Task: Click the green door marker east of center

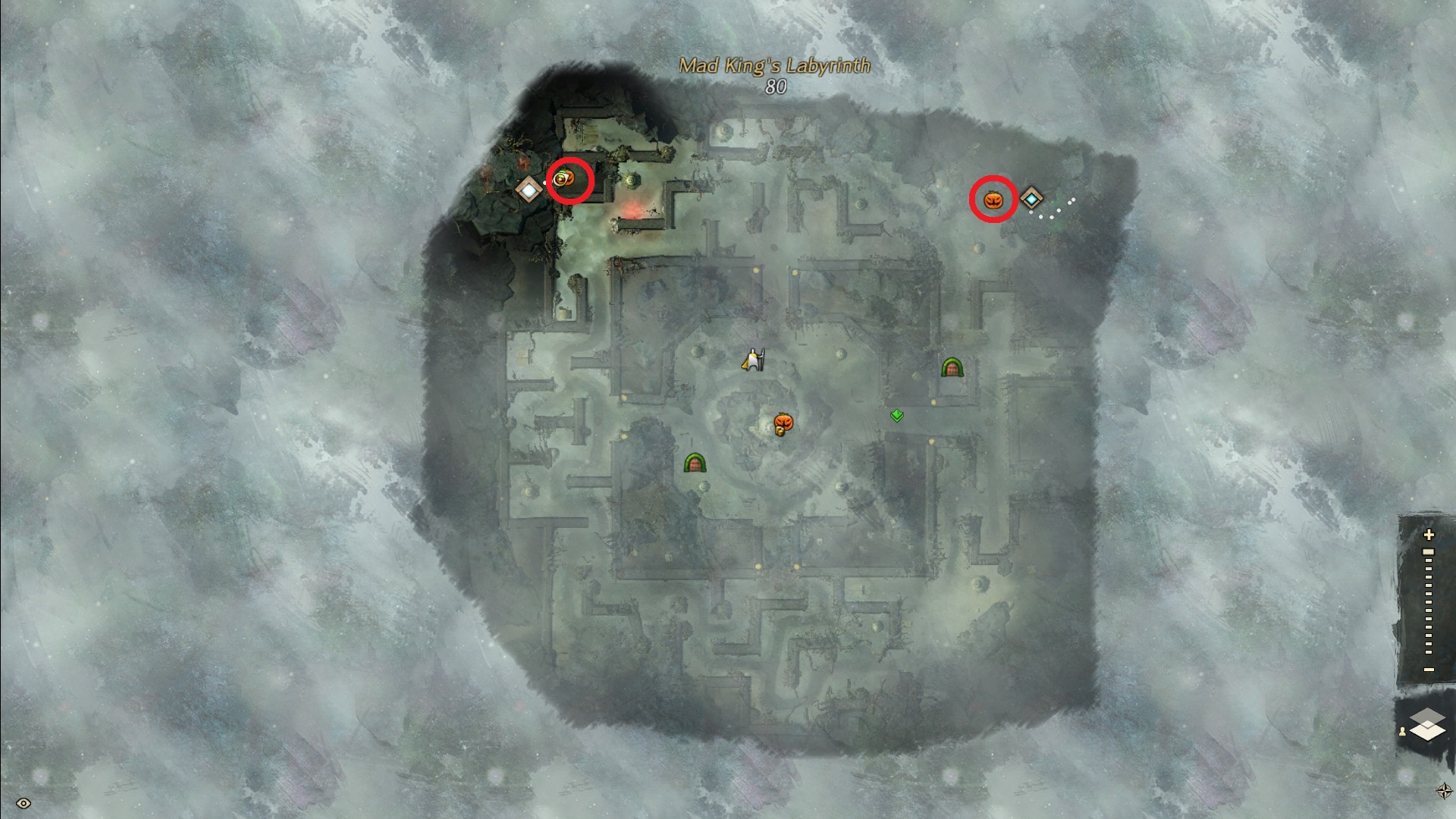Action: (952, 368)
